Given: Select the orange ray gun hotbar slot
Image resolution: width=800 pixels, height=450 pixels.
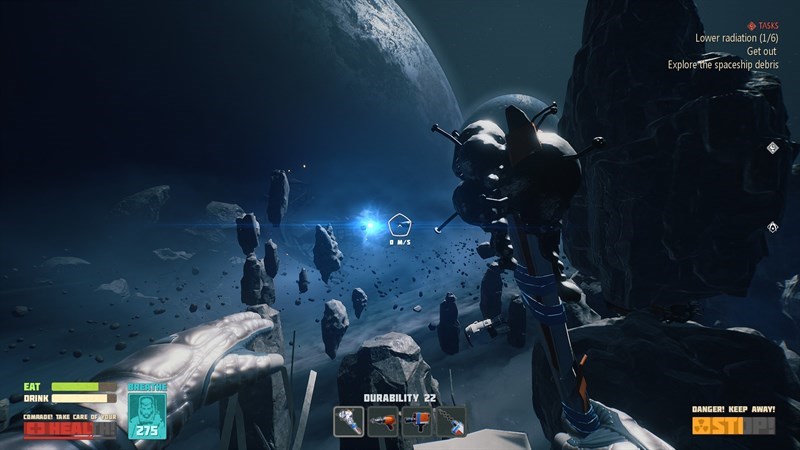Looking at the screenshot, I should 382,422.
